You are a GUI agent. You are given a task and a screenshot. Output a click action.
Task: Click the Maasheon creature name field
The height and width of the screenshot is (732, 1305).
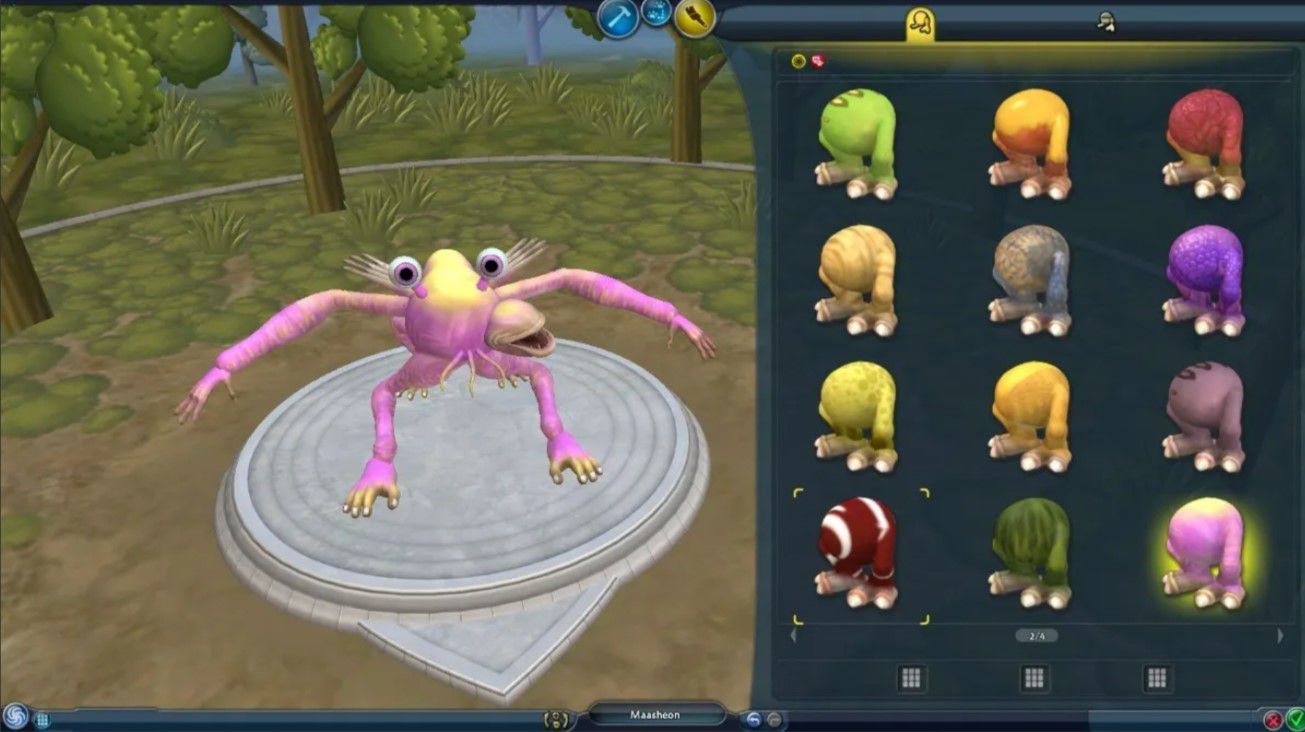click(655, 715)
